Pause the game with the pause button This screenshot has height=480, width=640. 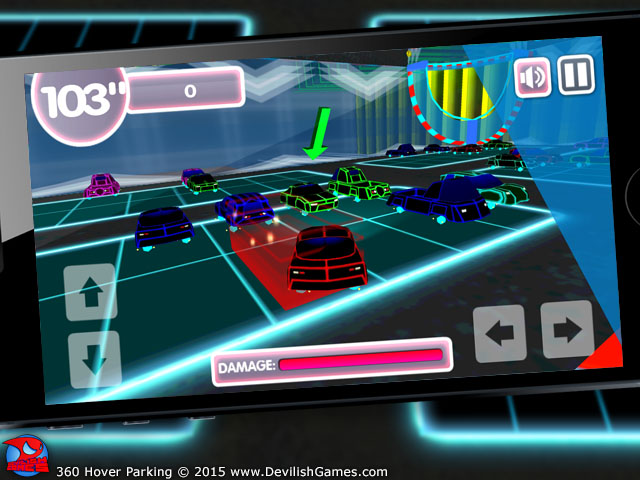pyautogui.click(x=576, y=73)
